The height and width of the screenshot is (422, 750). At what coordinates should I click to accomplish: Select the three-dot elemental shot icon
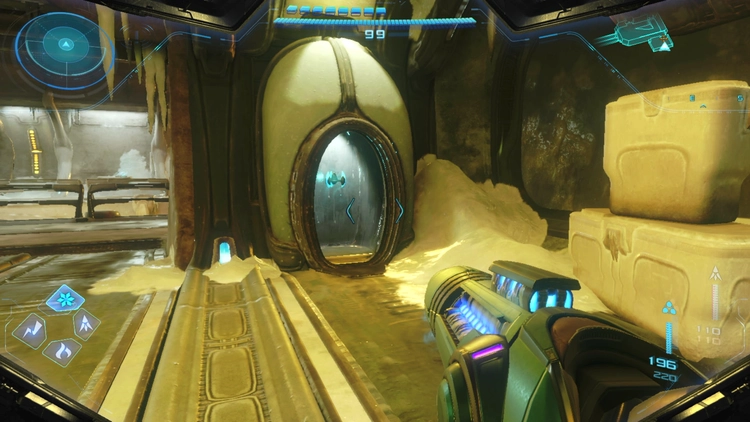point(669,308)
